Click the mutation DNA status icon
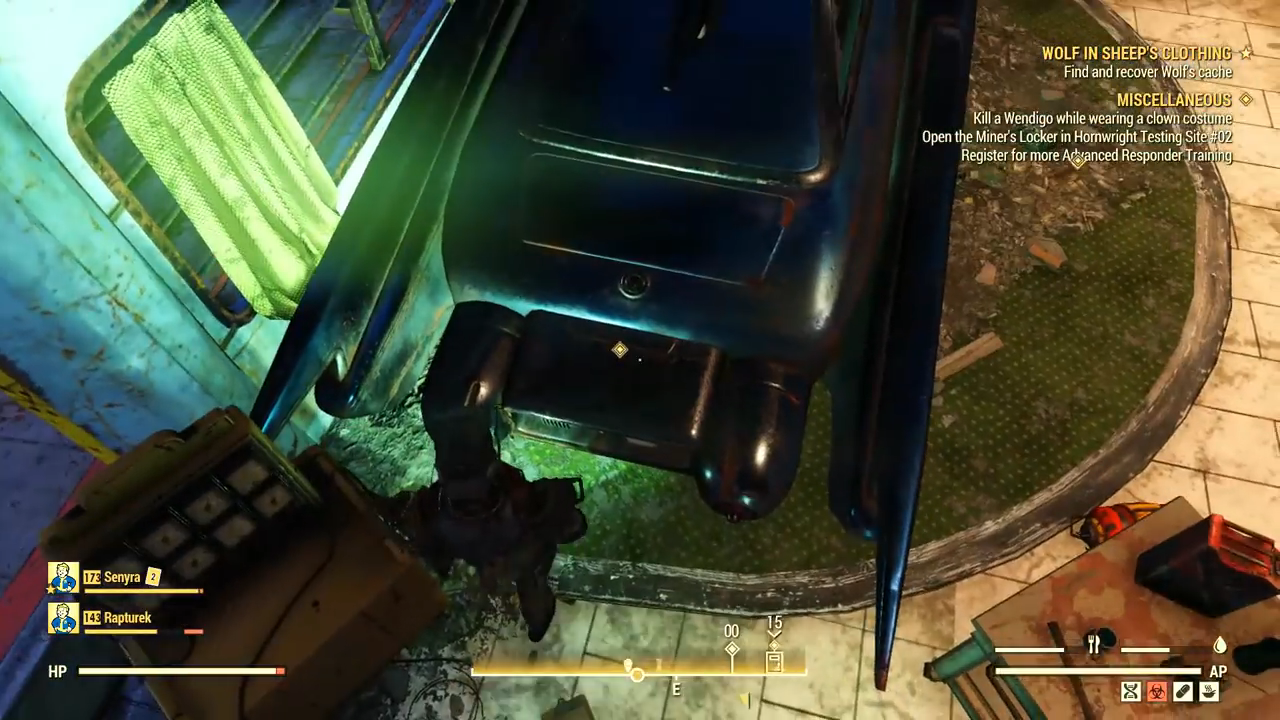 [x=1131, y=691]
